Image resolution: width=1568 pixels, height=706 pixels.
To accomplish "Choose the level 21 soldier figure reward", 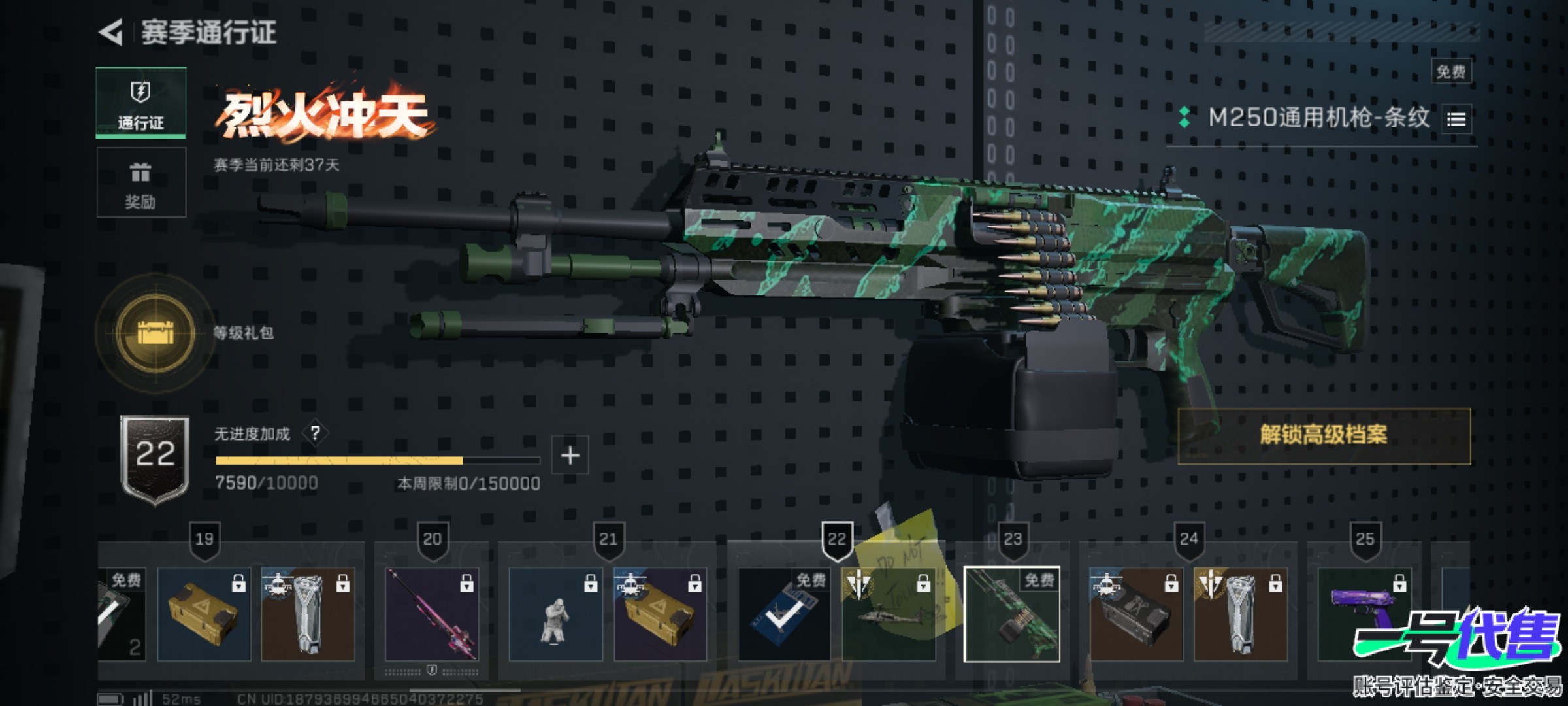I will (555, 614).
